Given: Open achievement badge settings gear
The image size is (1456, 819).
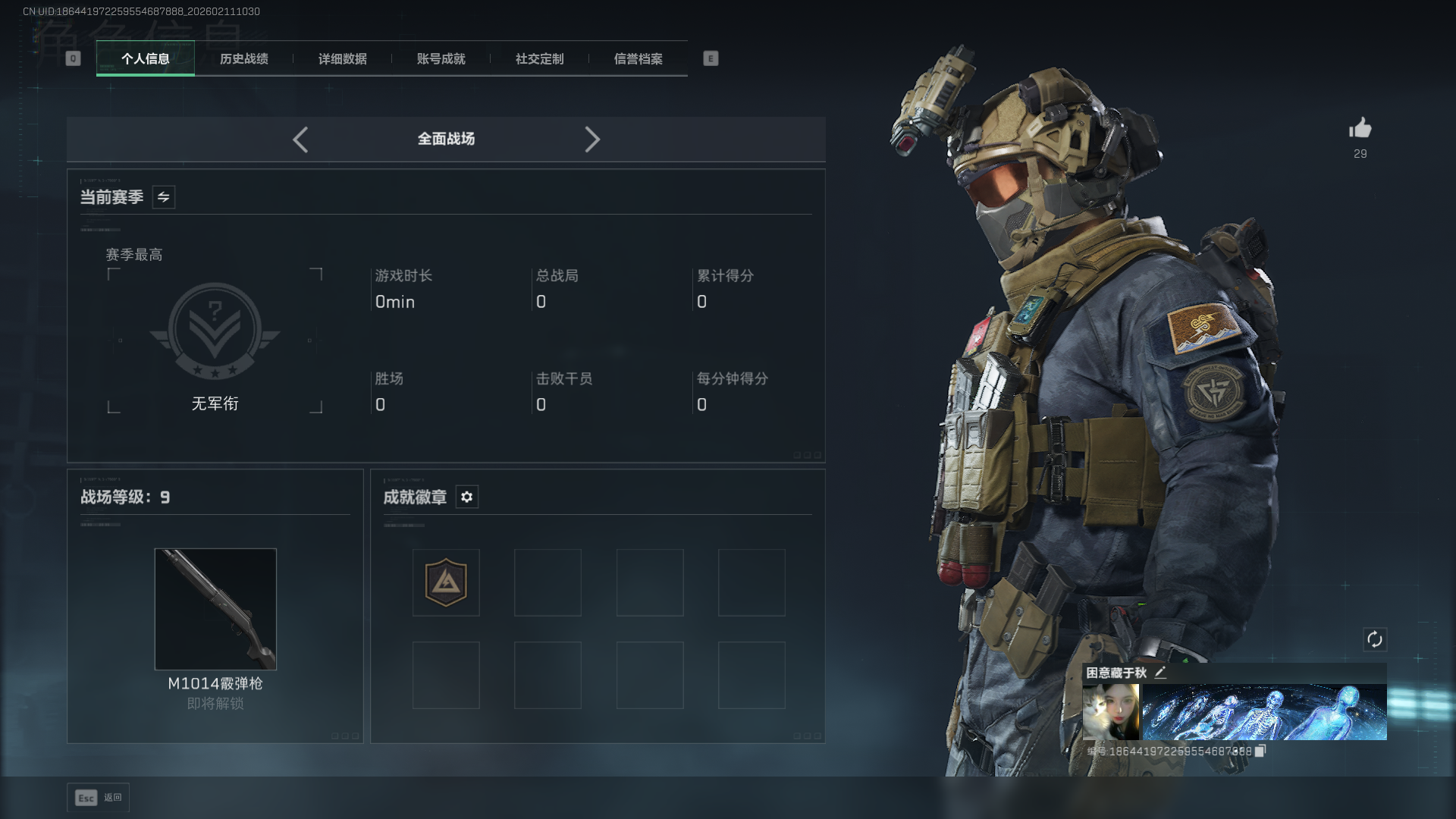Looking at the screenshot, I should [x=466, y=497].
